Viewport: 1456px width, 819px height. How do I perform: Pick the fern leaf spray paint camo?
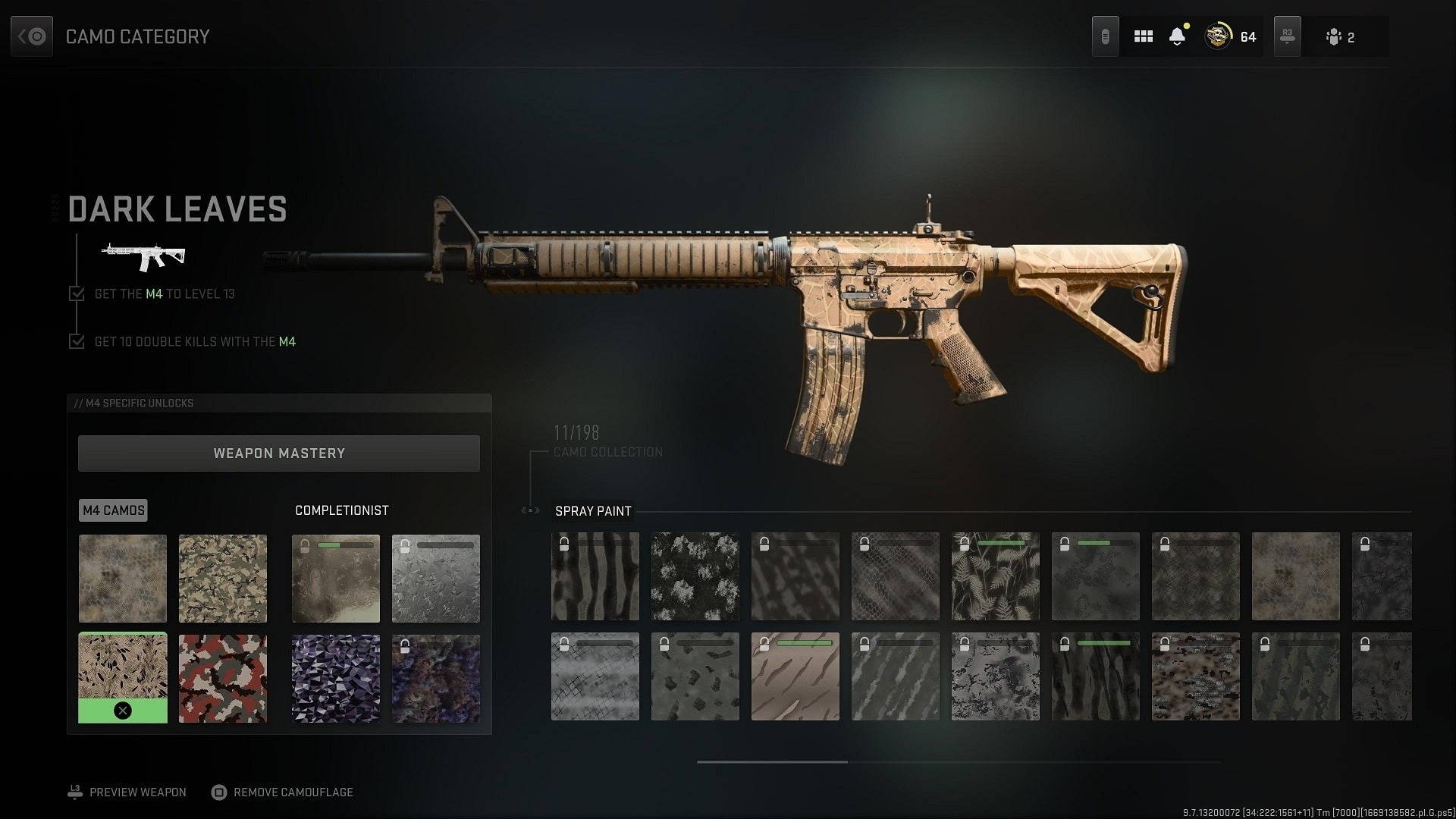pos(996,576)
